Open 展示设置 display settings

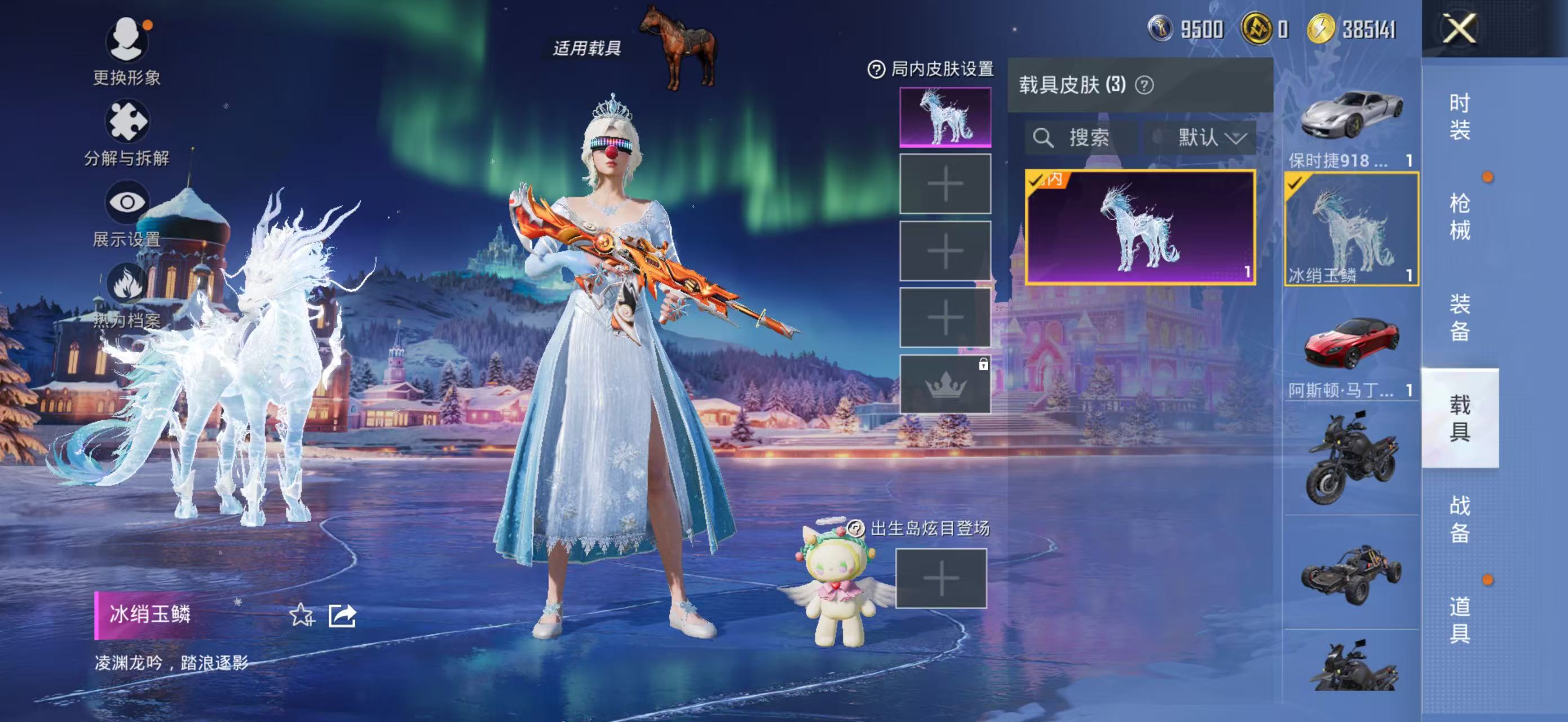127,202
